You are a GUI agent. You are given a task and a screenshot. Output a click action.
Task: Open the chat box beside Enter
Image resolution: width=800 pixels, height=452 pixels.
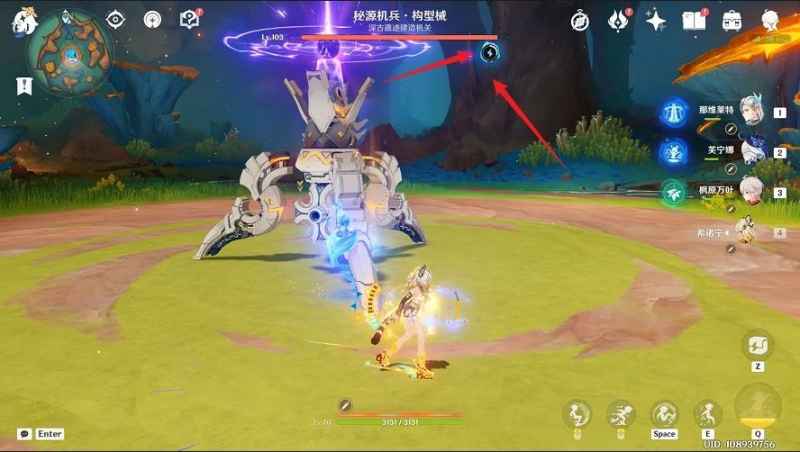click(24, 434)
